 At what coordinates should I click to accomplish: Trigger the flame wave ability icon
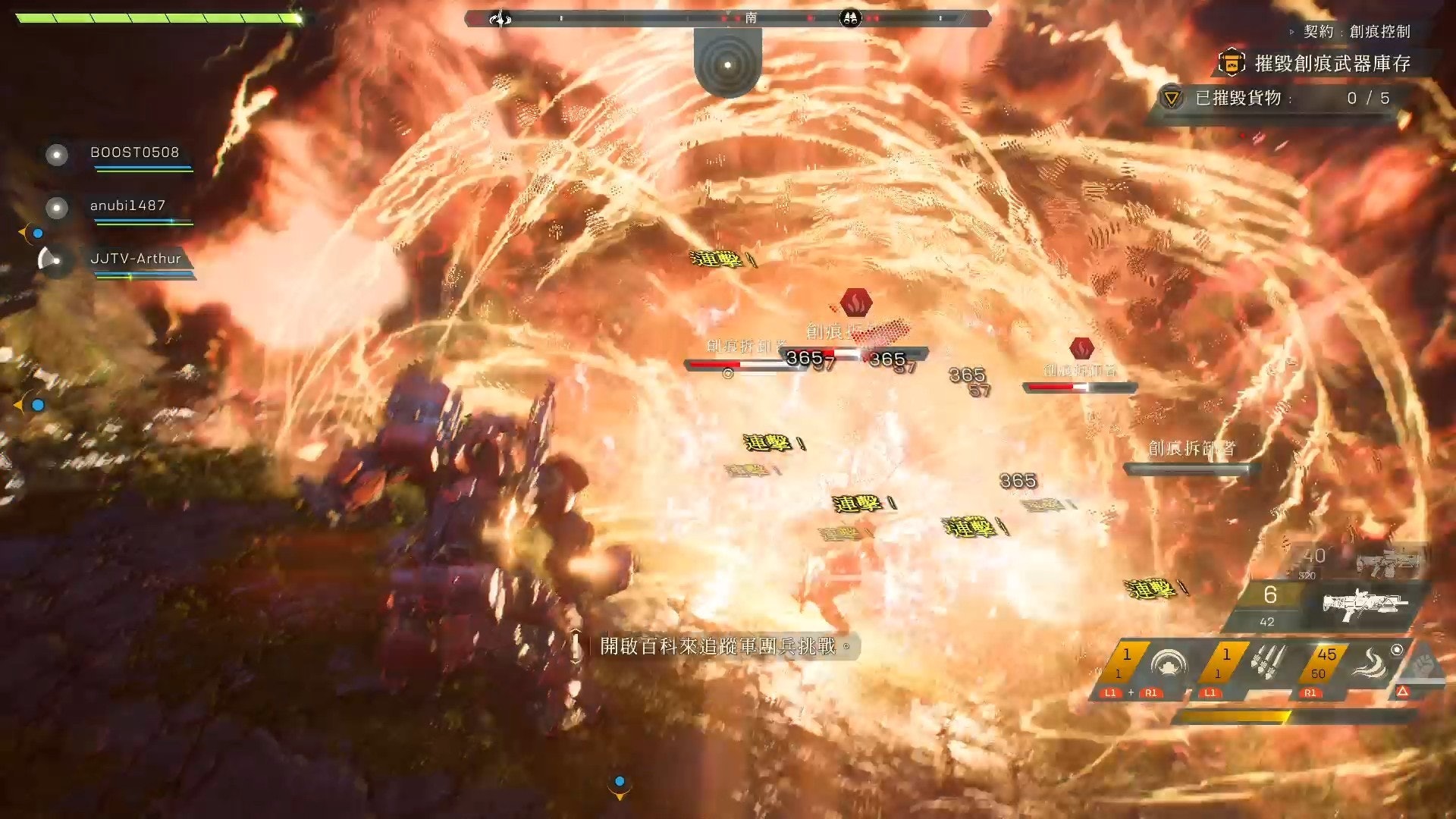1370,664
